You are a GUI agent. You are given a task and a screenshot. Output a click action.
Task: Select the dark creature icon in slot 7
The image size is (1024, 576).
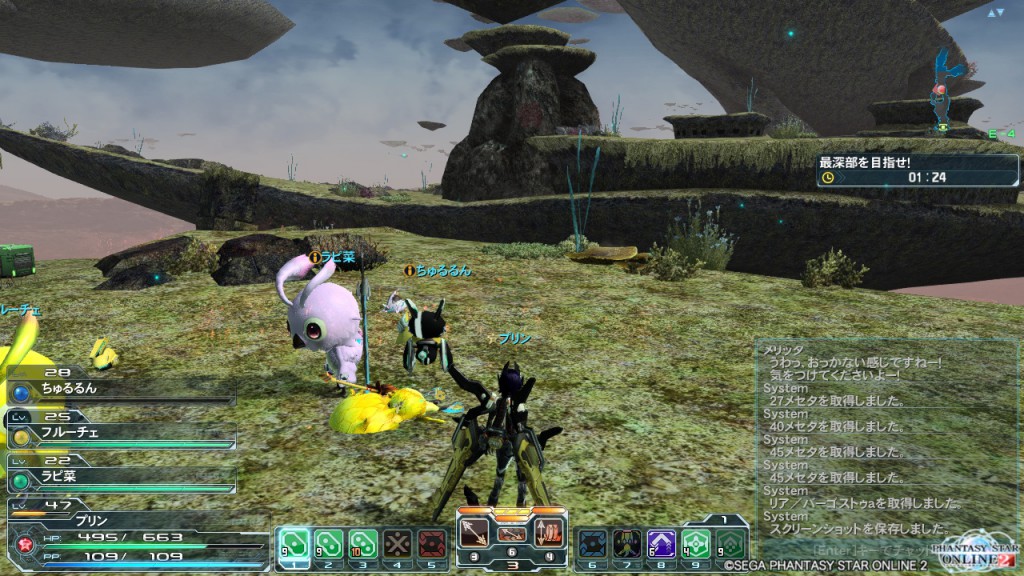[627, 543]
